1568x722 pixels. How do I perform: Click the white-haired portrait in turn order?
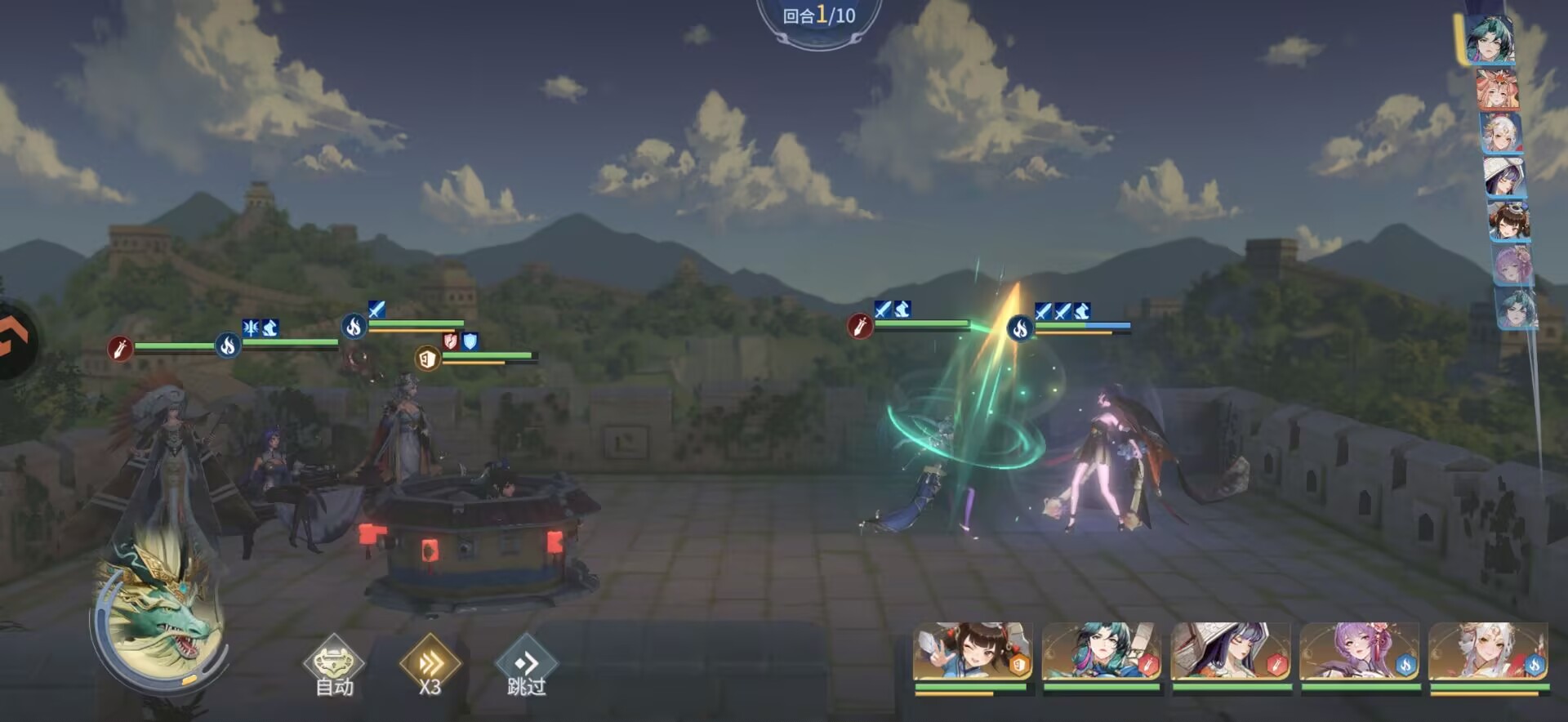pos(1502,133)
